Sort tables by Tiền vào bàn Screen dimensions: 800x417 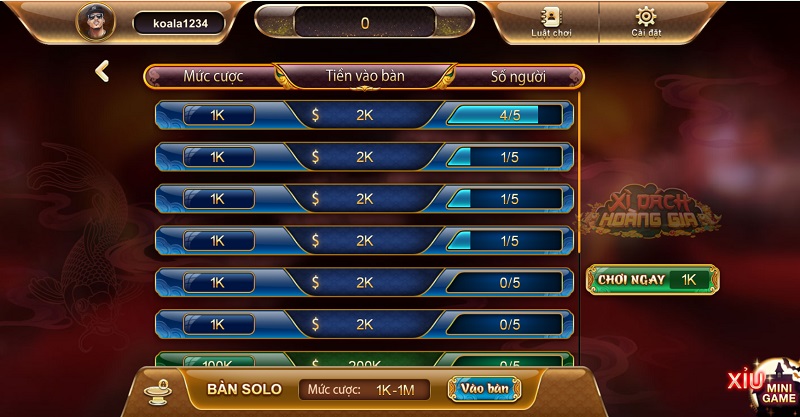[365, 76]
